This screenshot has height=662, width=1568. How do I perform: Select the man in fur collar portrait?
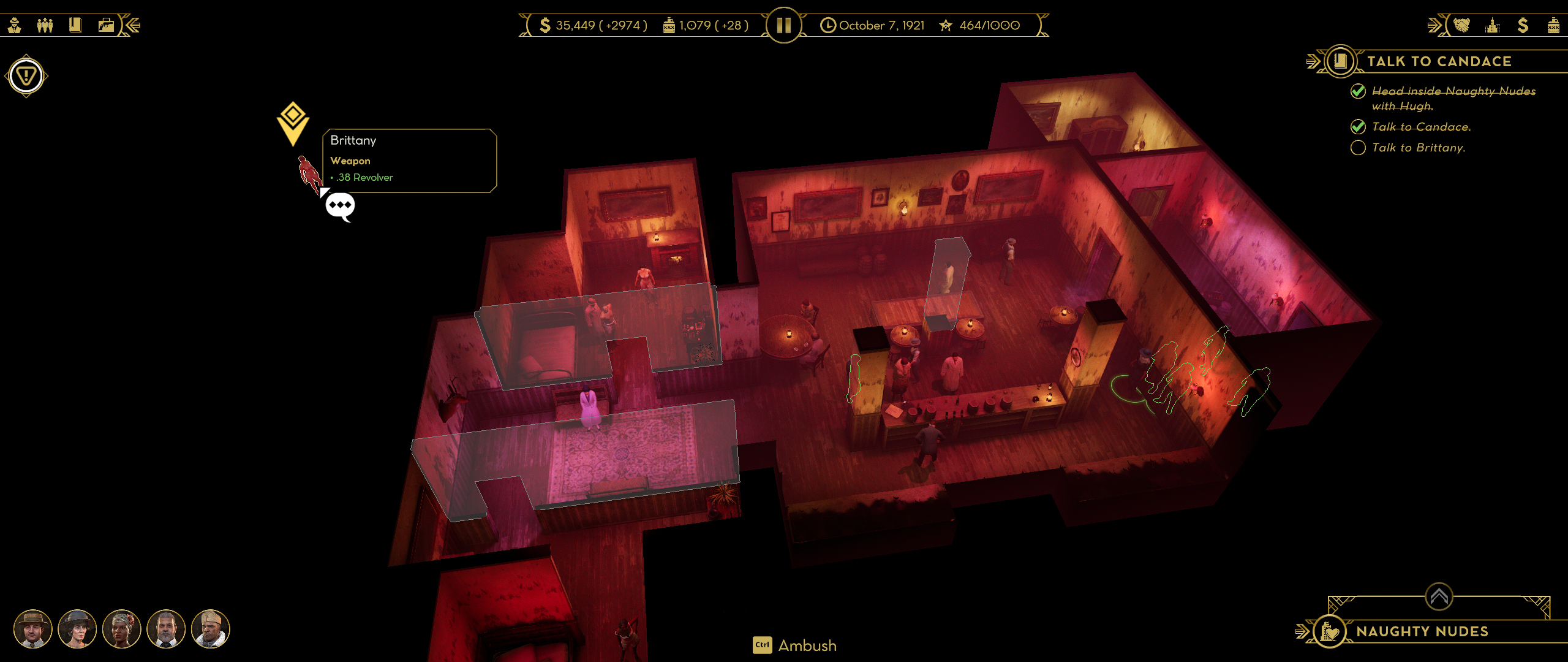(210, 629)
